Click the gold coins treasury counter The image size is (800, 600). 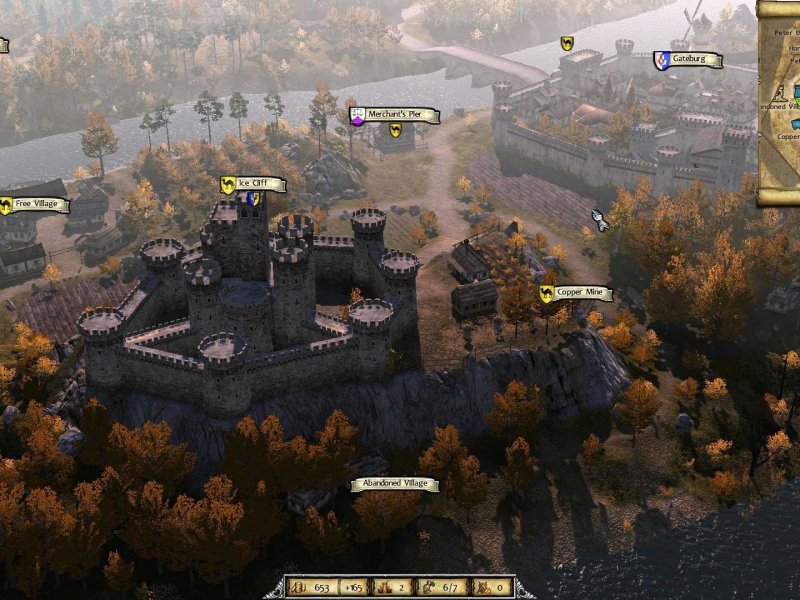point(313,587)
